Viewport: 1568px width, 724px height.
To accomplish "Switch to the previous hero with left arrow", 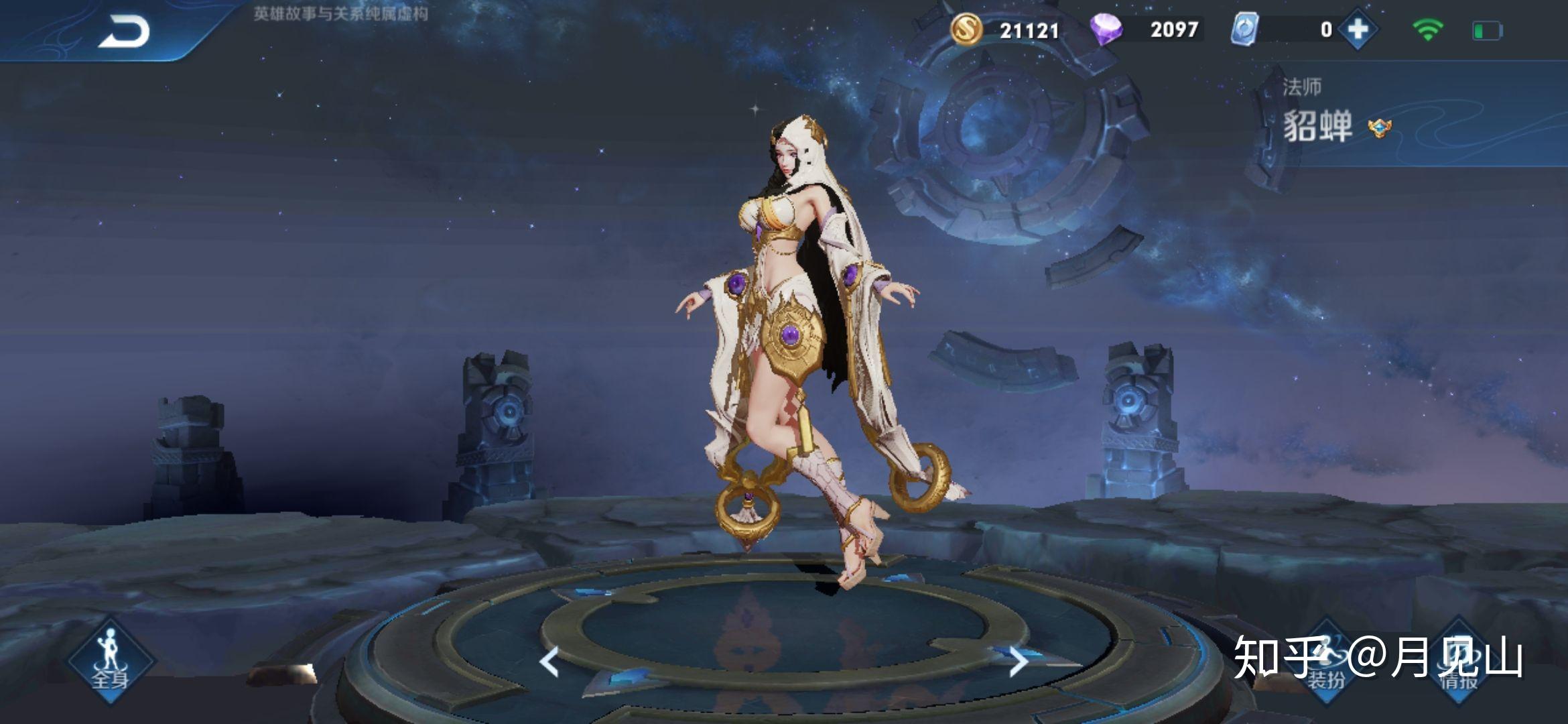I will point(549,662).
